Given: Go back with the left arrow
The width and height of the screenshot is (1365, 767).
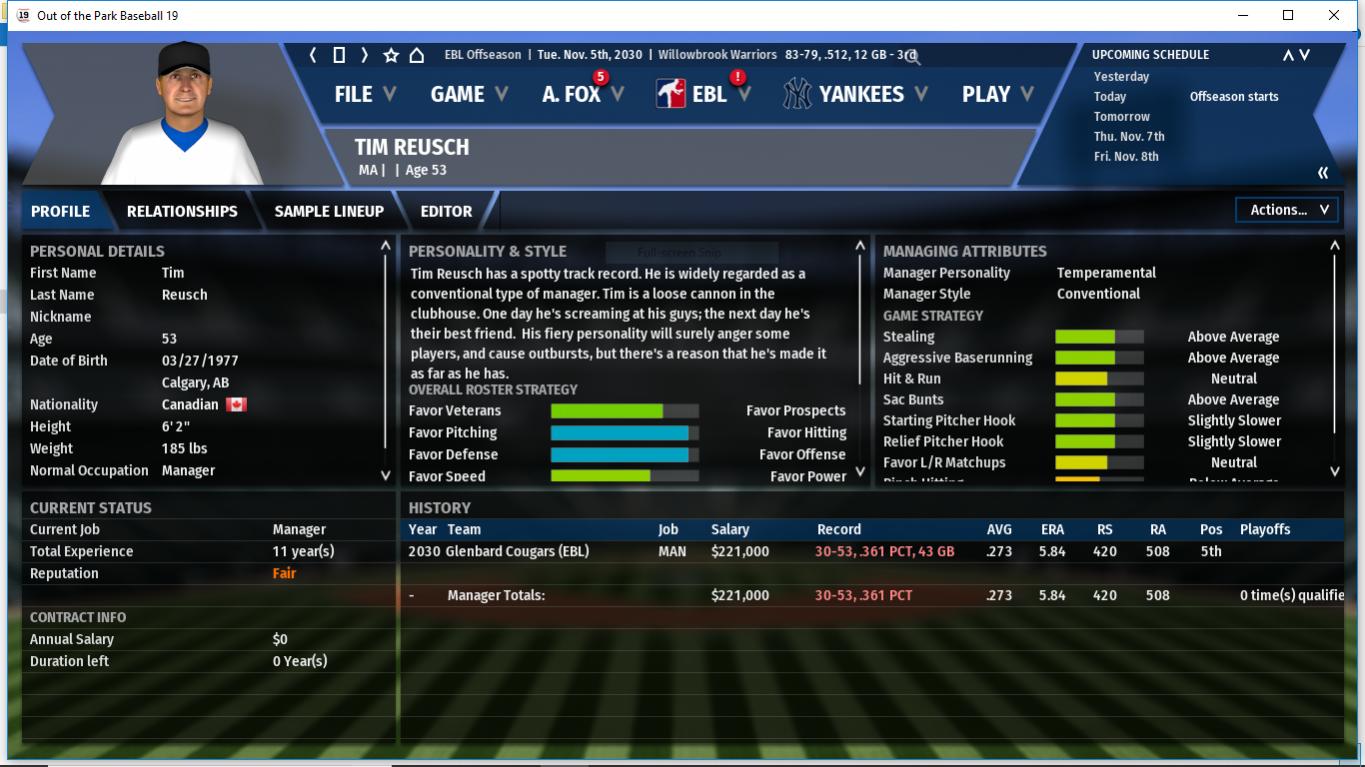Looking at the screenshot, I should coord(313,55).
